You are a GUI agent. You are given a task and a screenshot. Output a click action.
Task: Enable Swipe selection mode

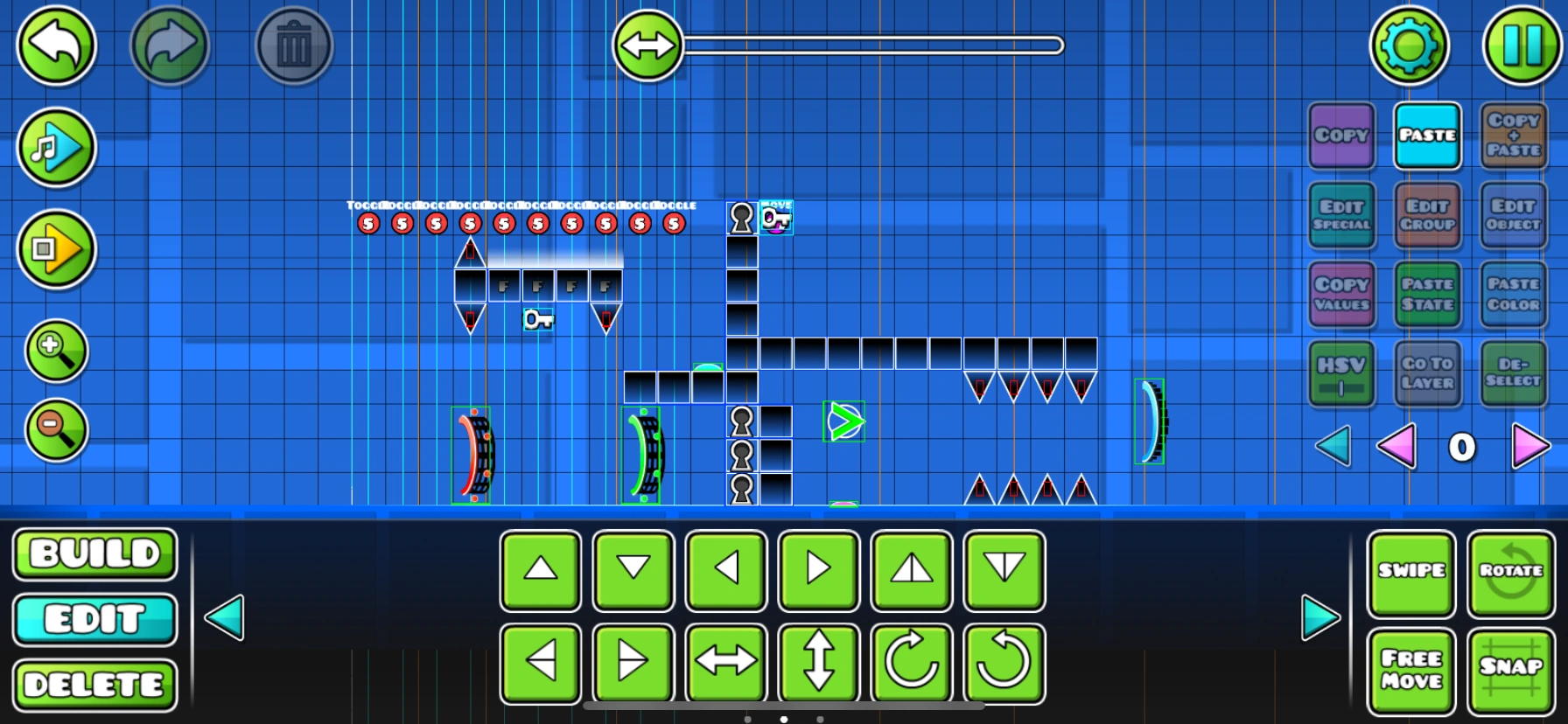(1411, 573)
